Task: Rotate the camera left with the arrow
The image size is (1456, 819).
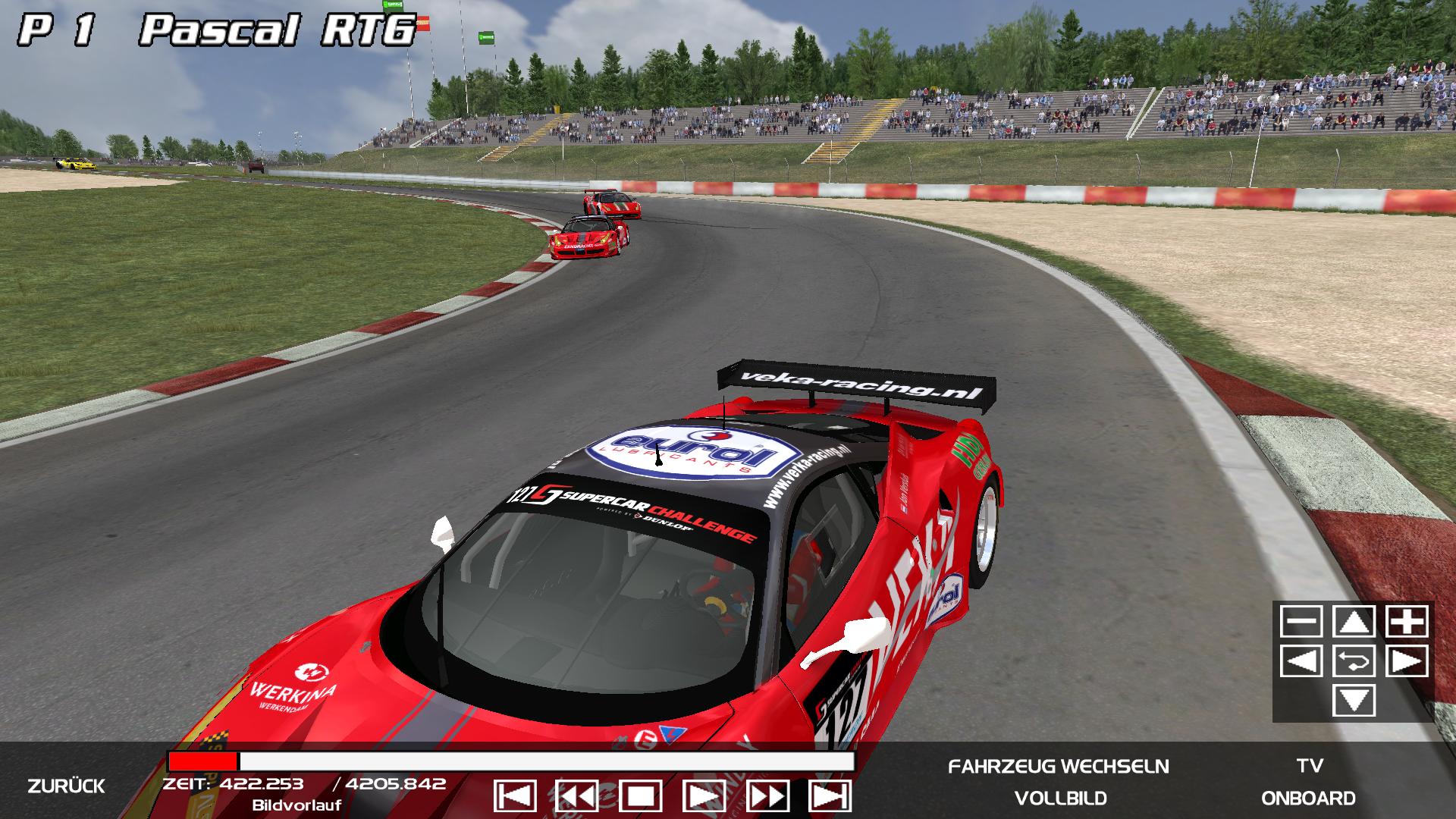Action: pos(1301,661)
